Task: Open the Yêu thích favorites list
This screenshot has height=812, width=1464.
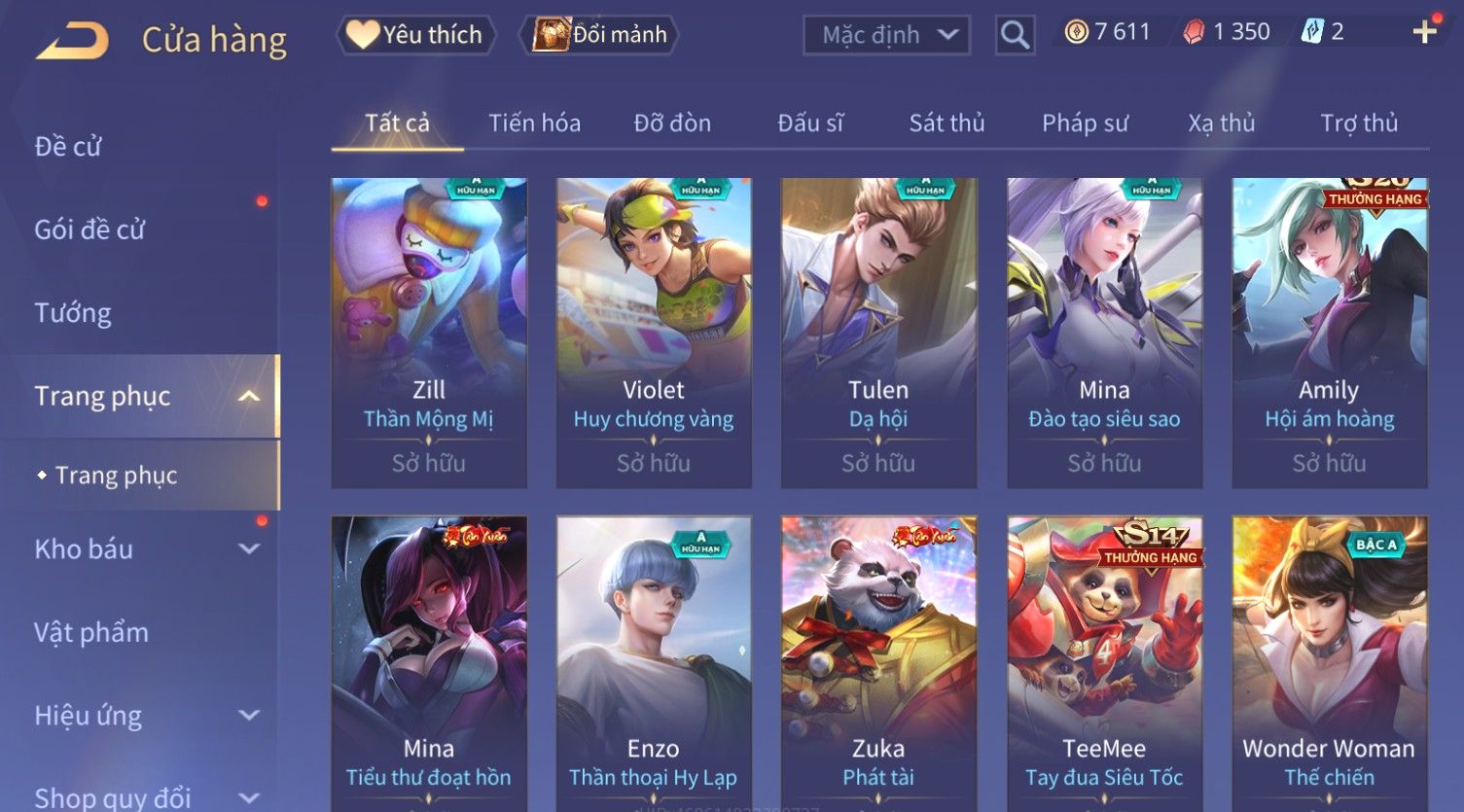Action: (x=416, y=35)
